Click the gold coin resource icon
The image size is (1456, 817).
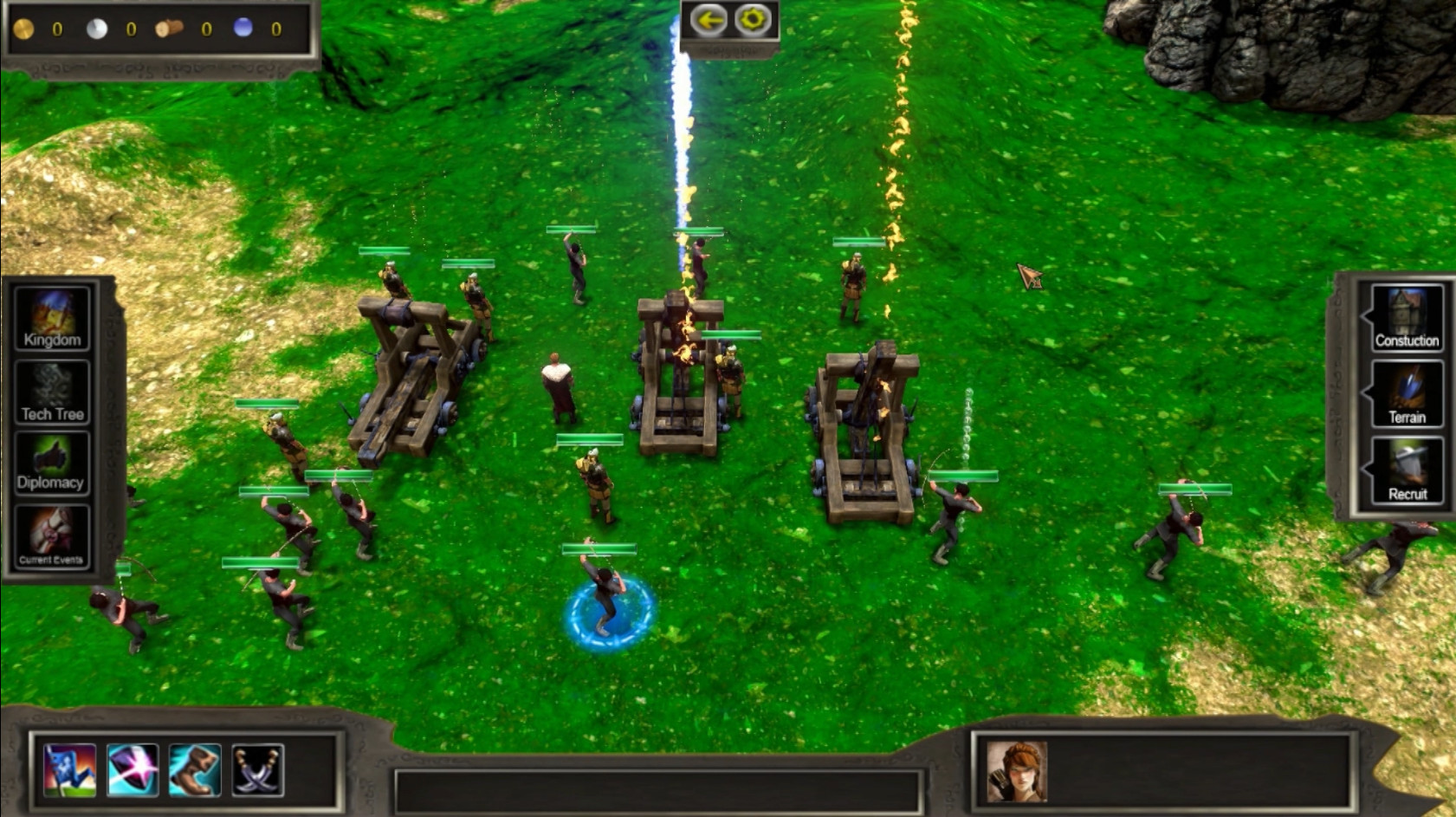pos(23,27)
